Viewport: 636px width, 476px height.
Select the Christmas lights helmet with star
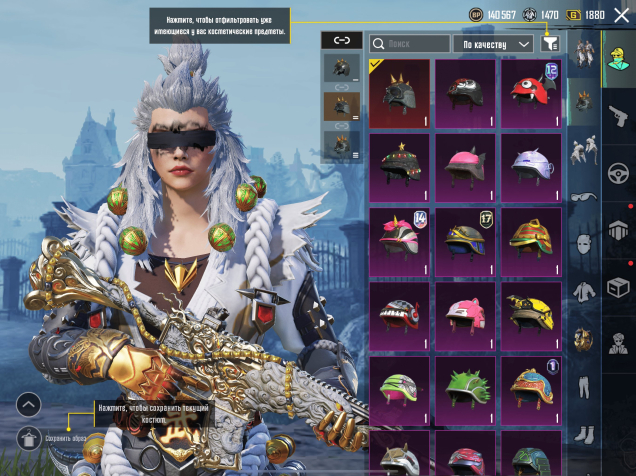click(400, 168)
